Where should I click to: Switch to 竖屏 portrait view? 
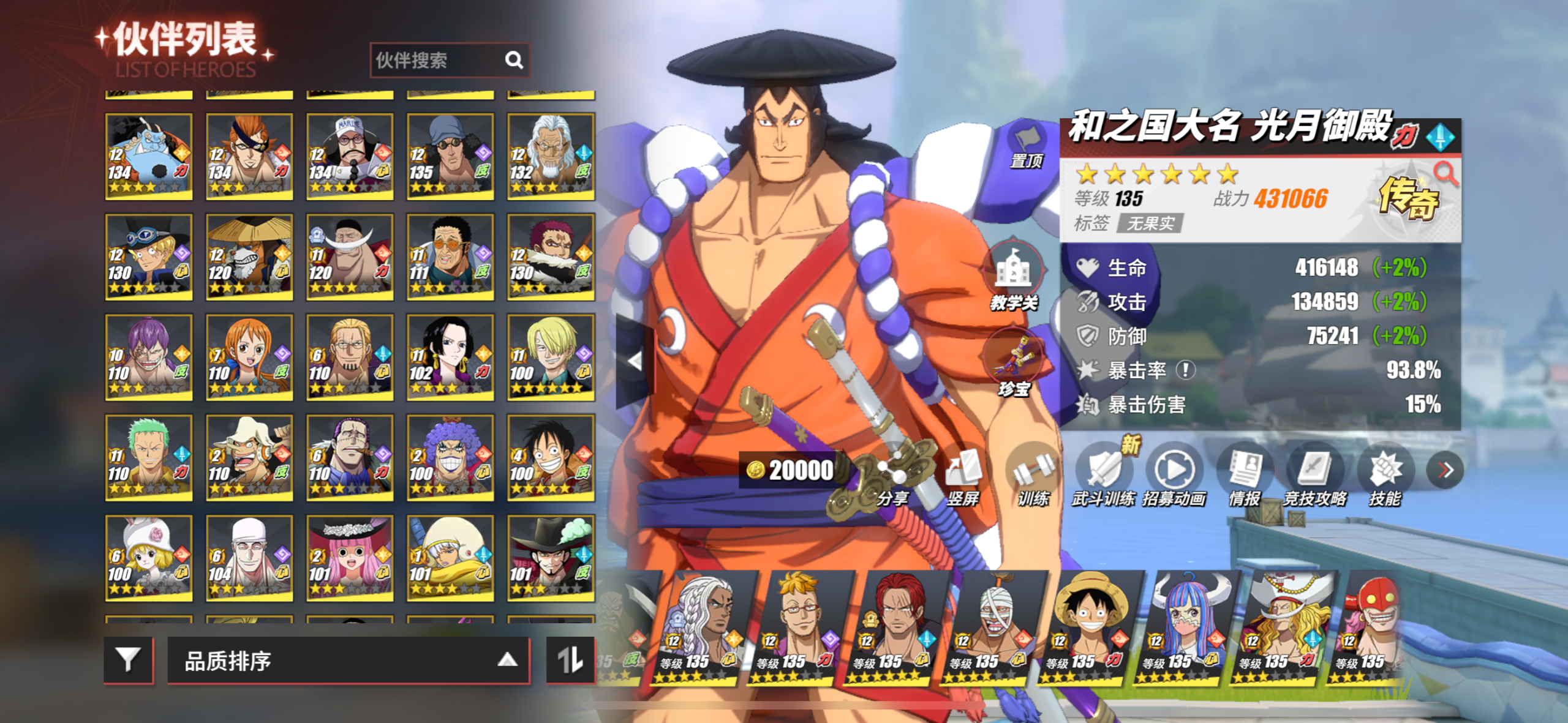963,478
